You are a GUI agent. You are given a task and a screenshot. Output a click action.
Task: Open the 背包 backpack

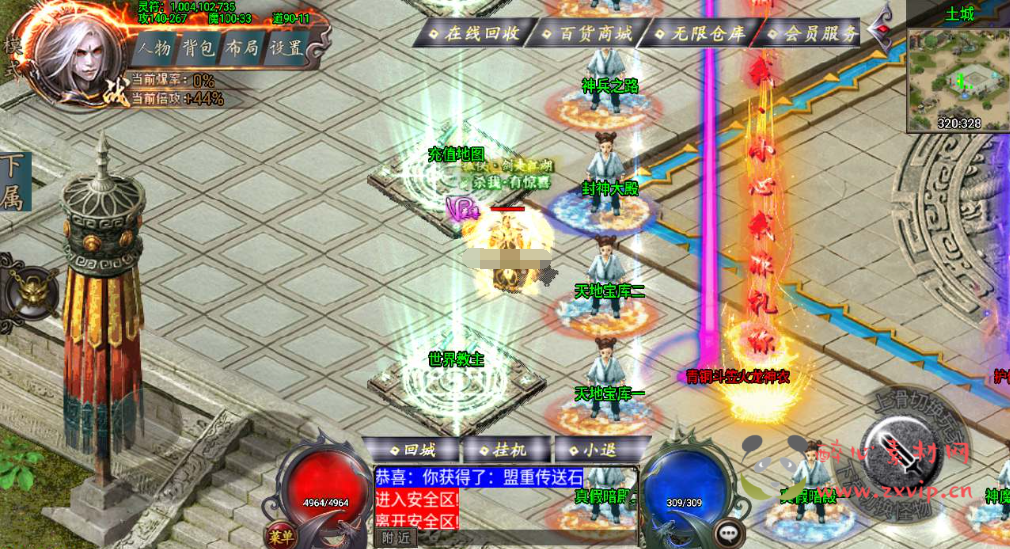click(x=200, y=48)
